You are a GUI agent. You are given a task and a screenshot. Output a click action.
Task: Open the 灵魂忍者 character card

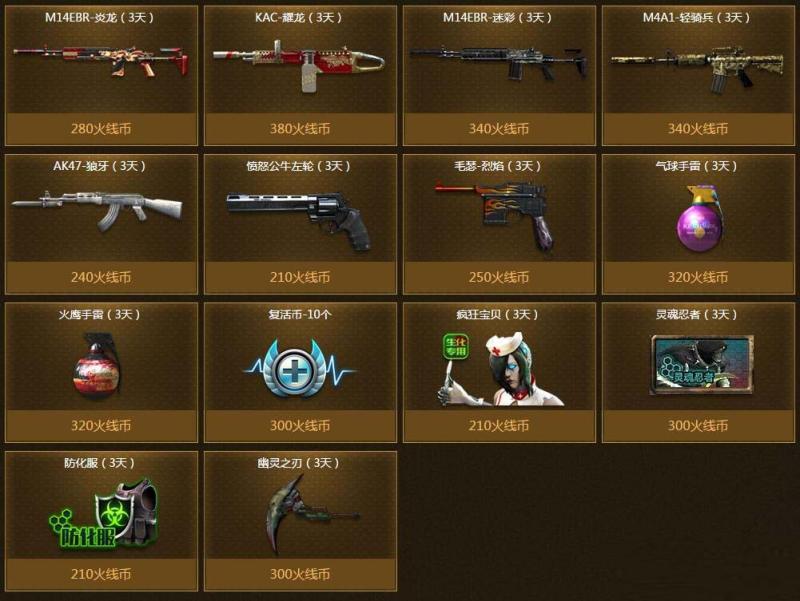tap(698, 364)
